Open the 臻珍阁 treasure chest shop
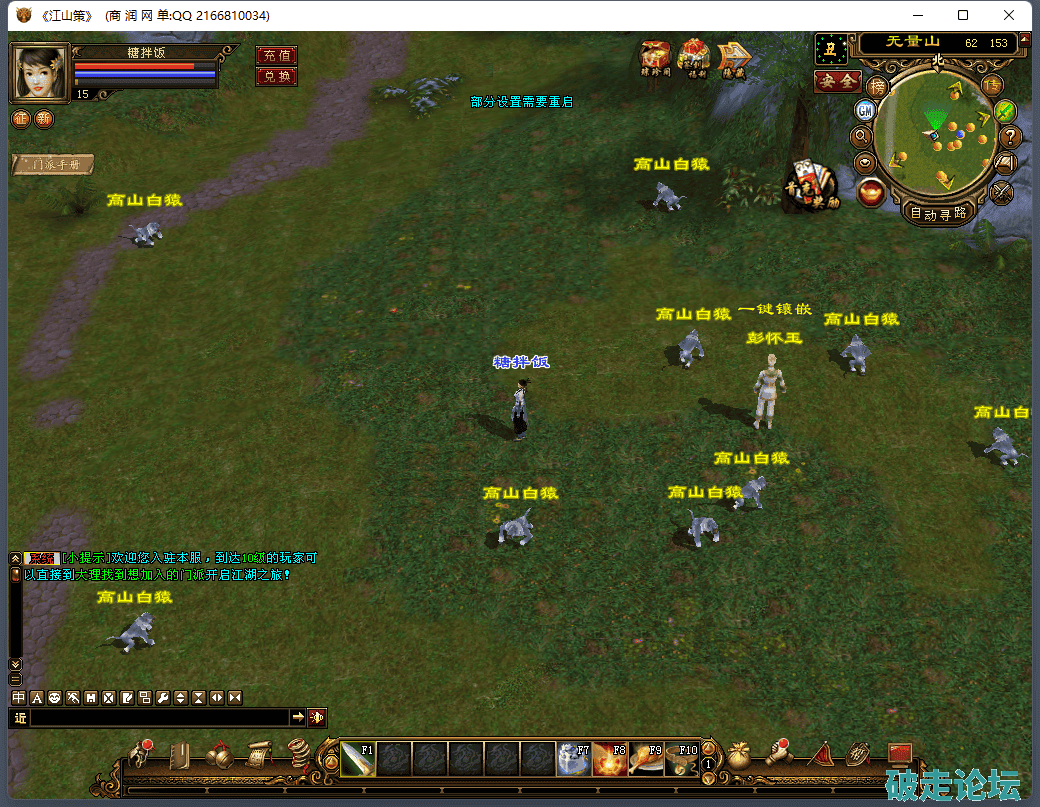Image resolution: width=1040 pixels, height=807 pixels. pos(656,58)
